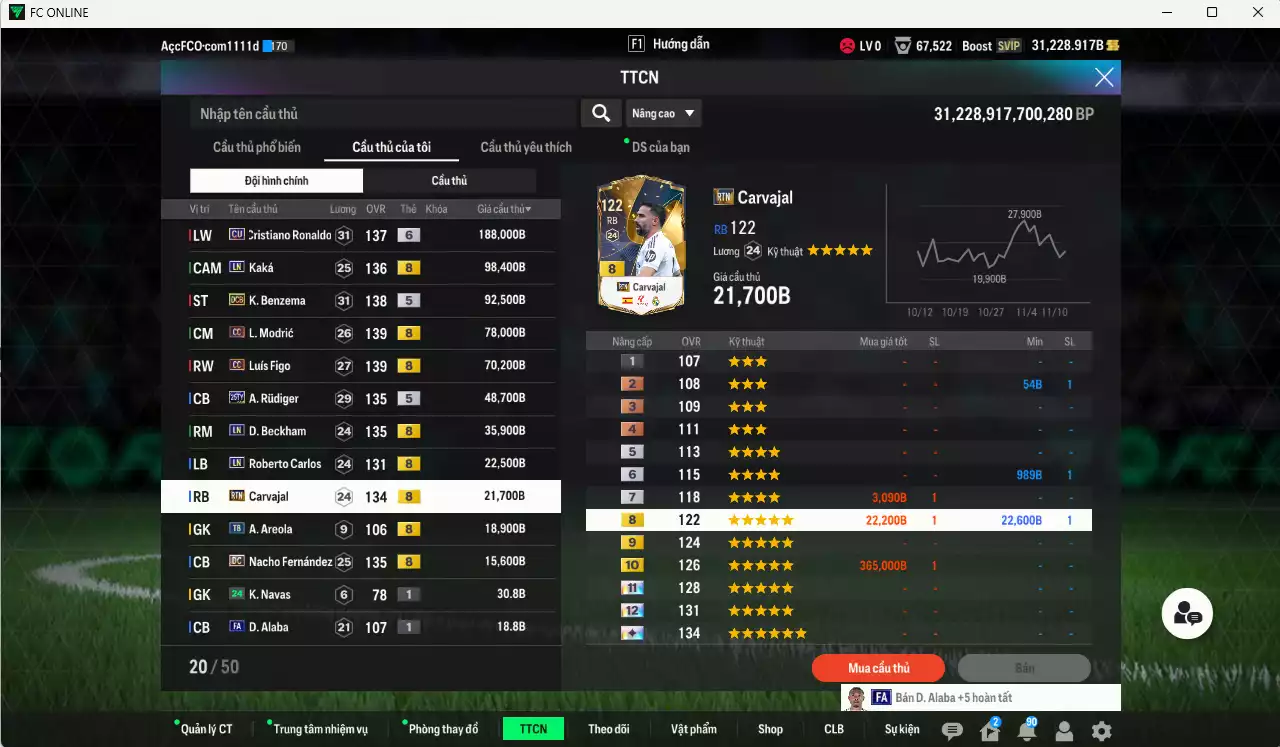The height and width of the screenshot is (747, 1280).
Task: Click the search magnifier icon
Action: 601,113
